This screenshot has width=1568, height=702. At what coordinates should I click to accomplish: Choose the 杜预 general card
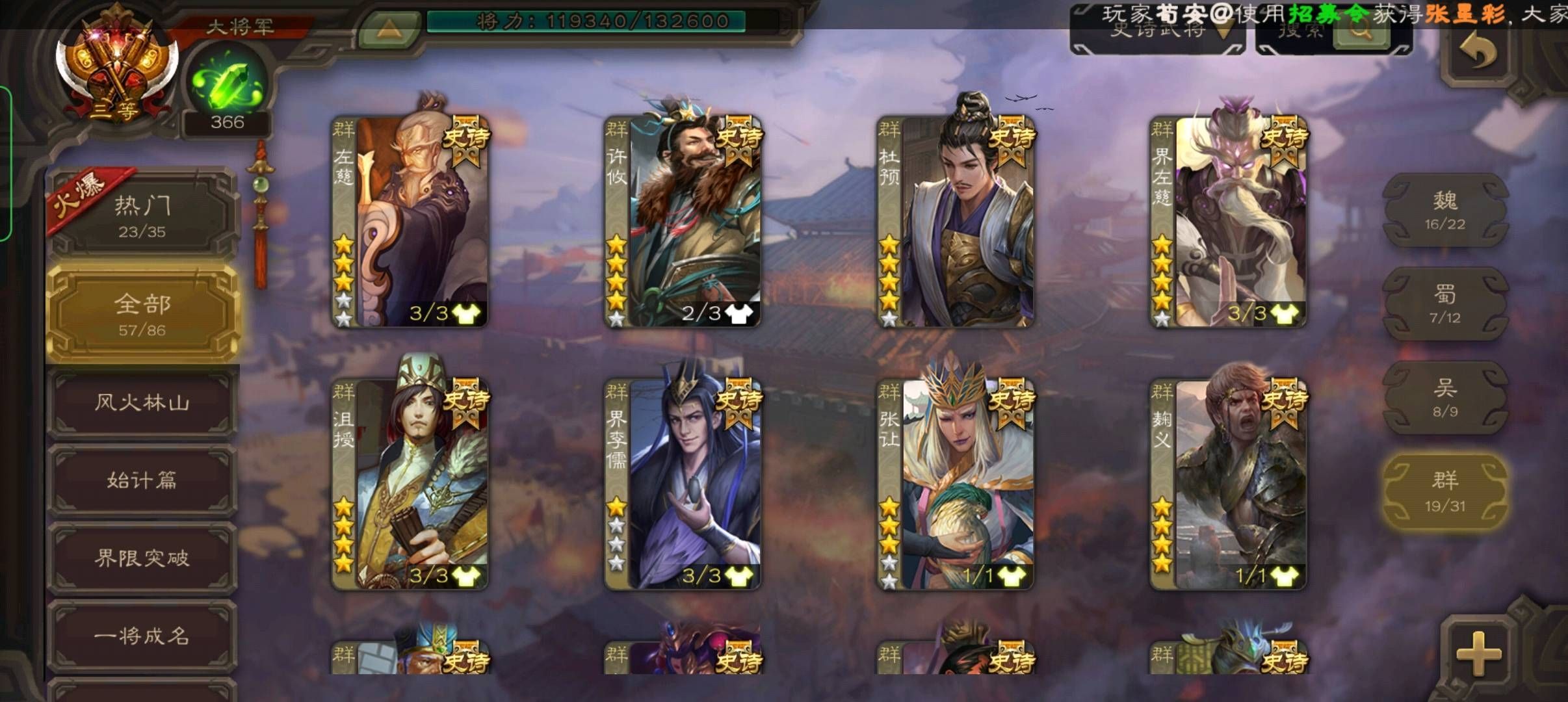click(956, 221)
